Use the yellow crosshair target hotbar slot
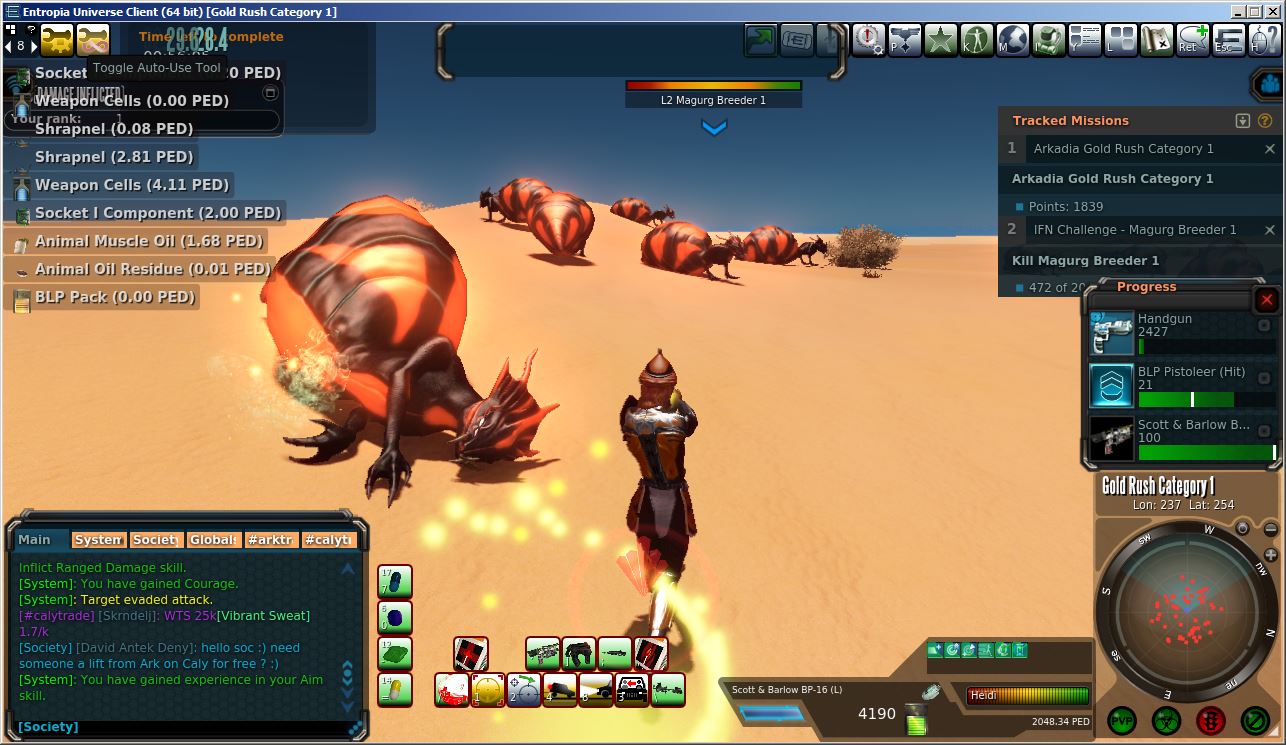The height and width of the screenshot is (745, 1286). pyautogui.click(x=487, y=690)
